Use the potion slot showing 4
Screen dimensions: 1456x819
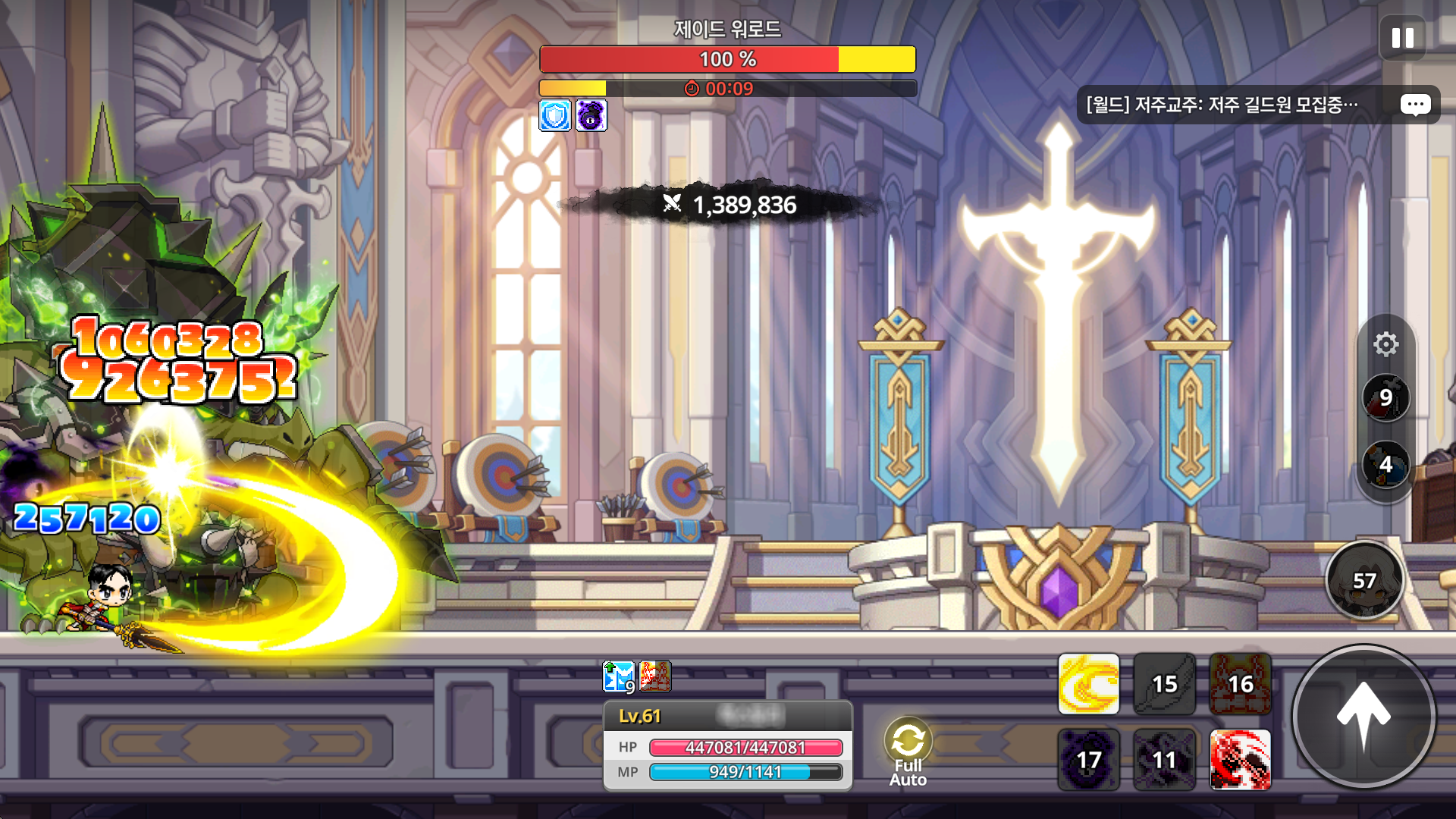[1385, 464]
